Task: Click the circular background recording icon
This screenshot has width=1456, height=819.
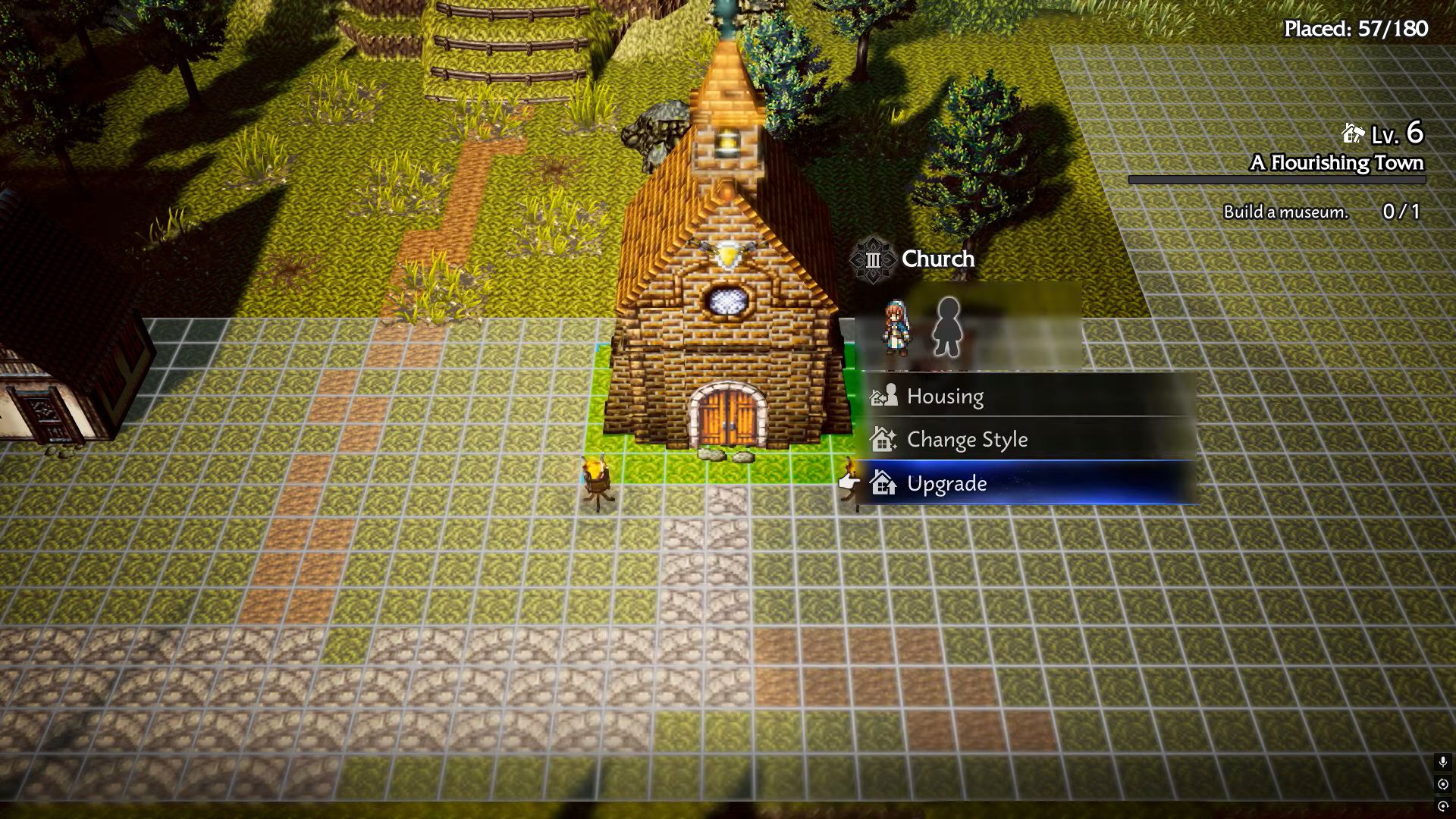Action: coord(1443,783)
